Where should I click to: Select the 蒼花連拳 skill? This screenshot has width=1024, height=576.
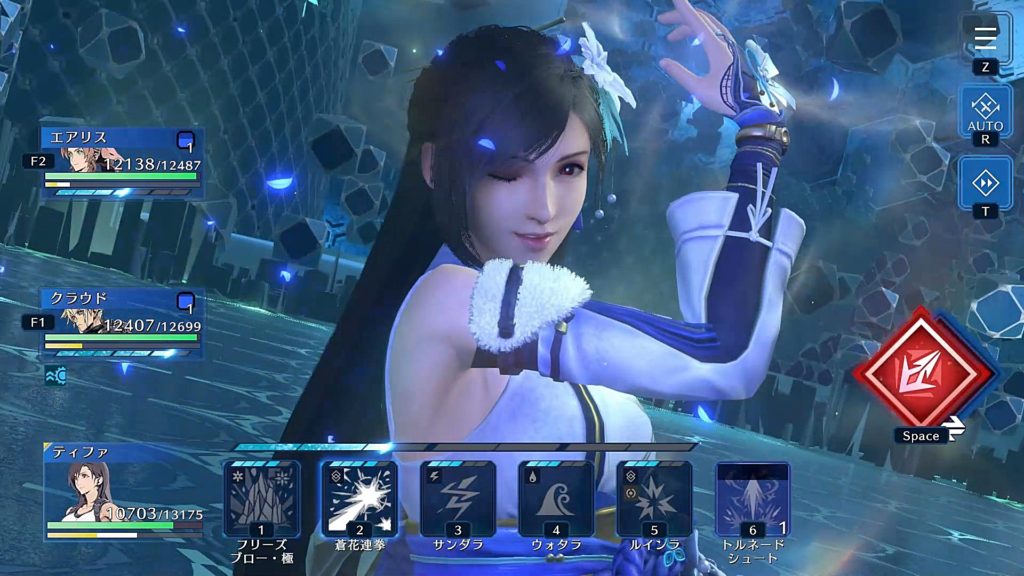(359, 498)
